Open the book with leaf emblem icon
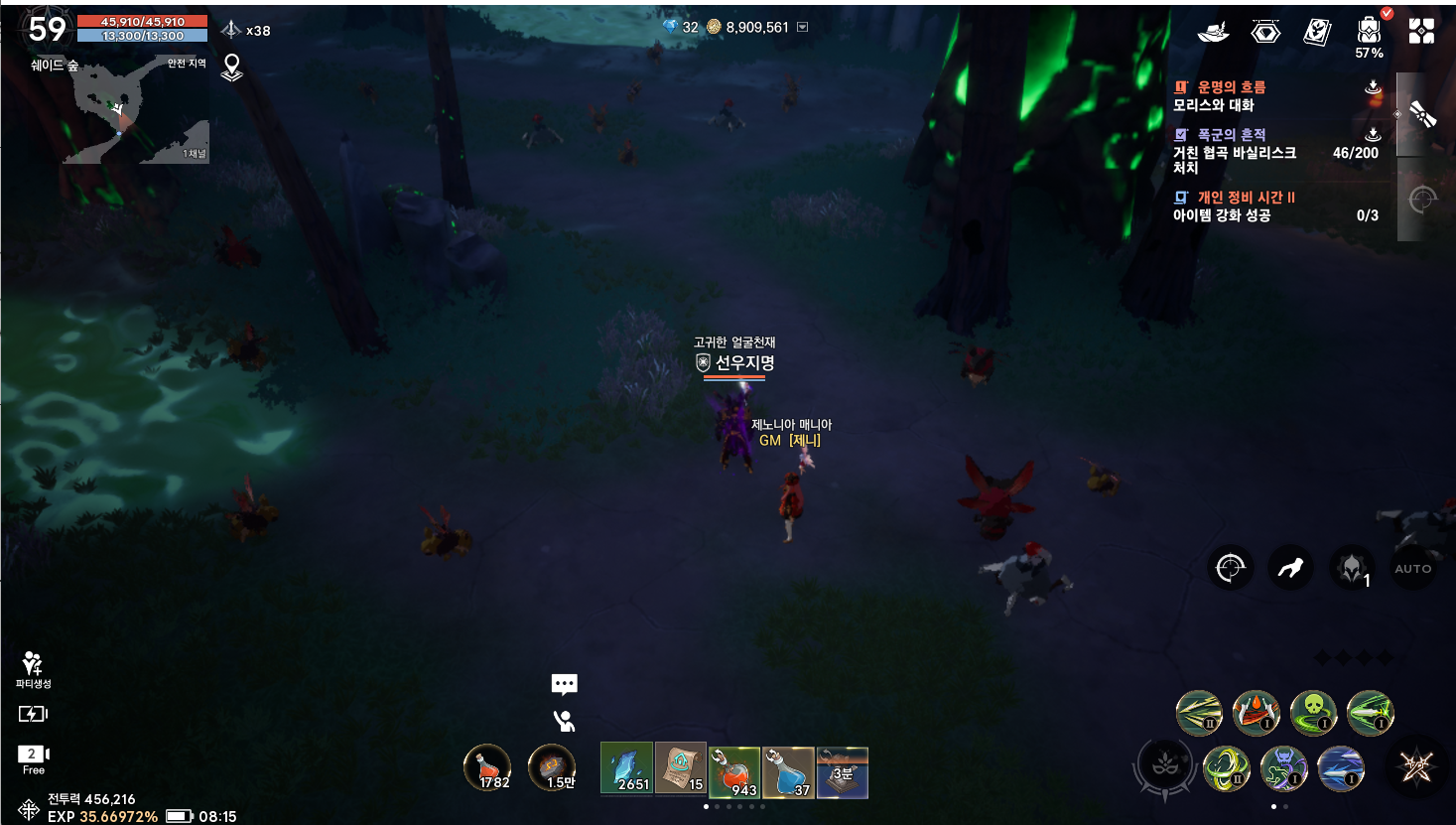This screenshot has width=1456, height=825. click(x=1317, y=32)
